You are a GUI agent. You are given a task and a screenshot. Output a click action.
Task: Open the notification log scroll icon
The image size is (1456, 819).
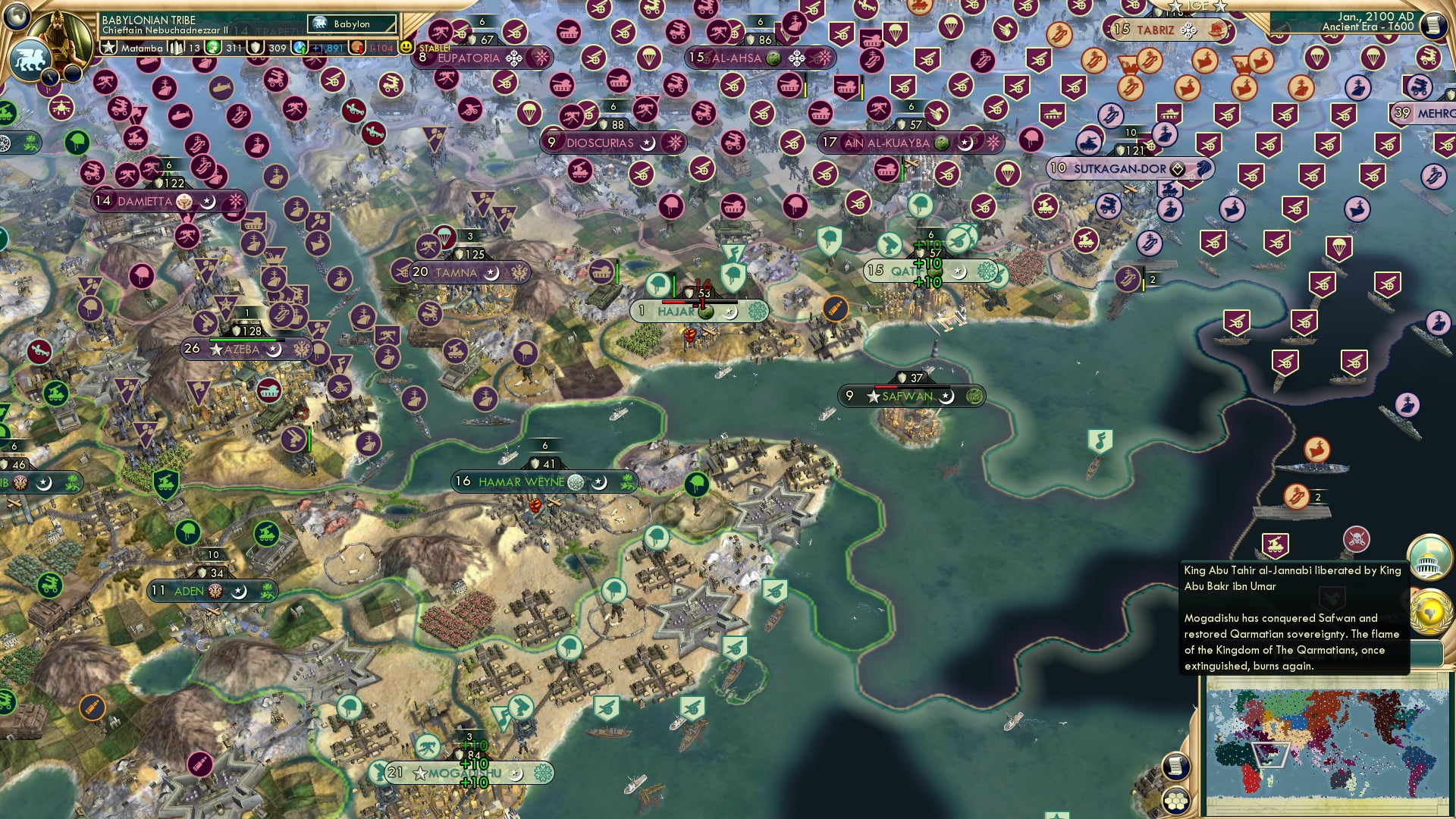[1175, 767]
